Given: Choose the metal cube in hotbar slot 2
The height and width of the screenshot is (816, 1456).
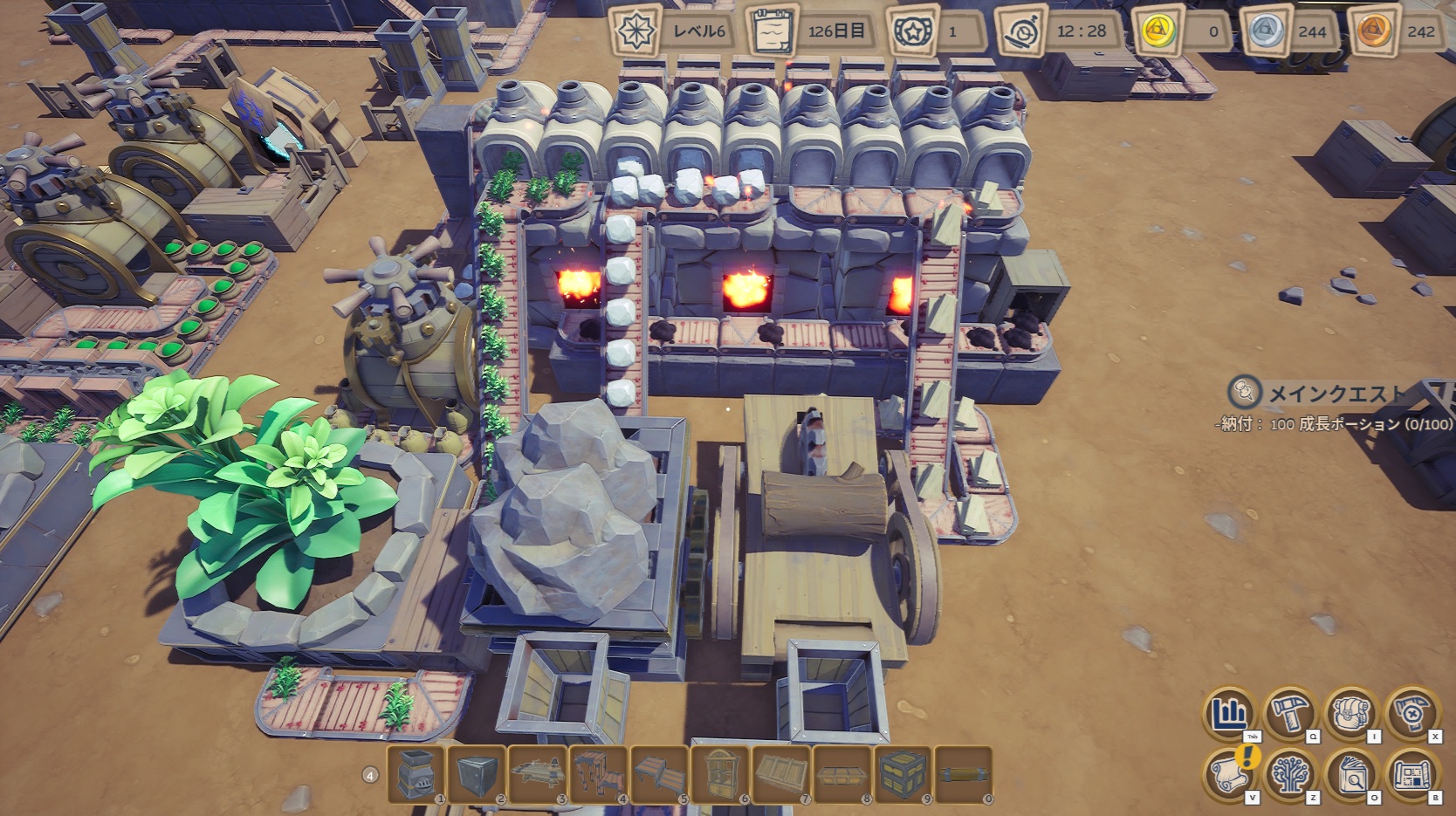Looking at the screenshot, I should tap(477, 773).
